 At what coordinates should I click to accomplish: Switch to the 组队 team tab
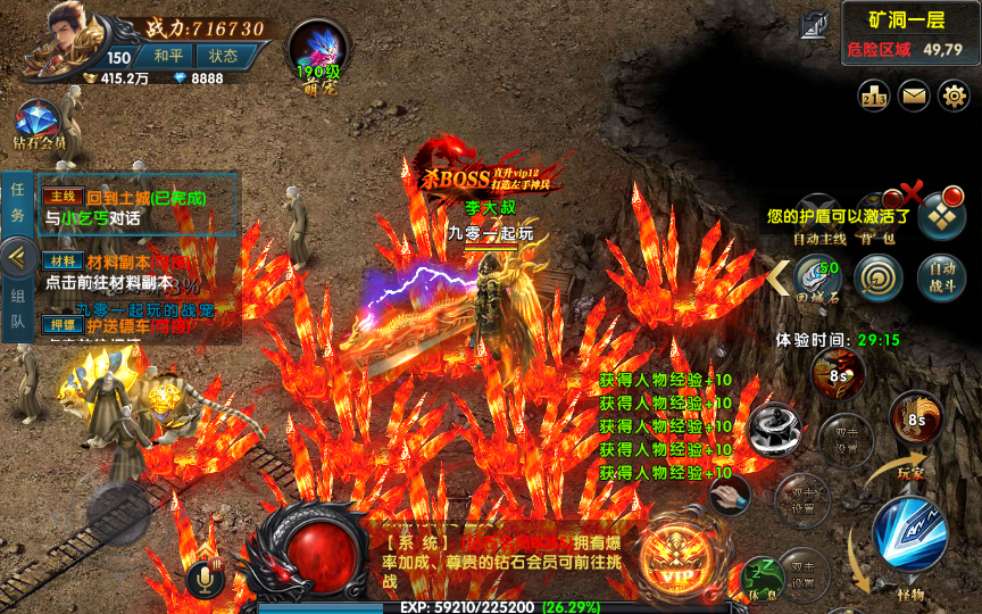[17, 310]
